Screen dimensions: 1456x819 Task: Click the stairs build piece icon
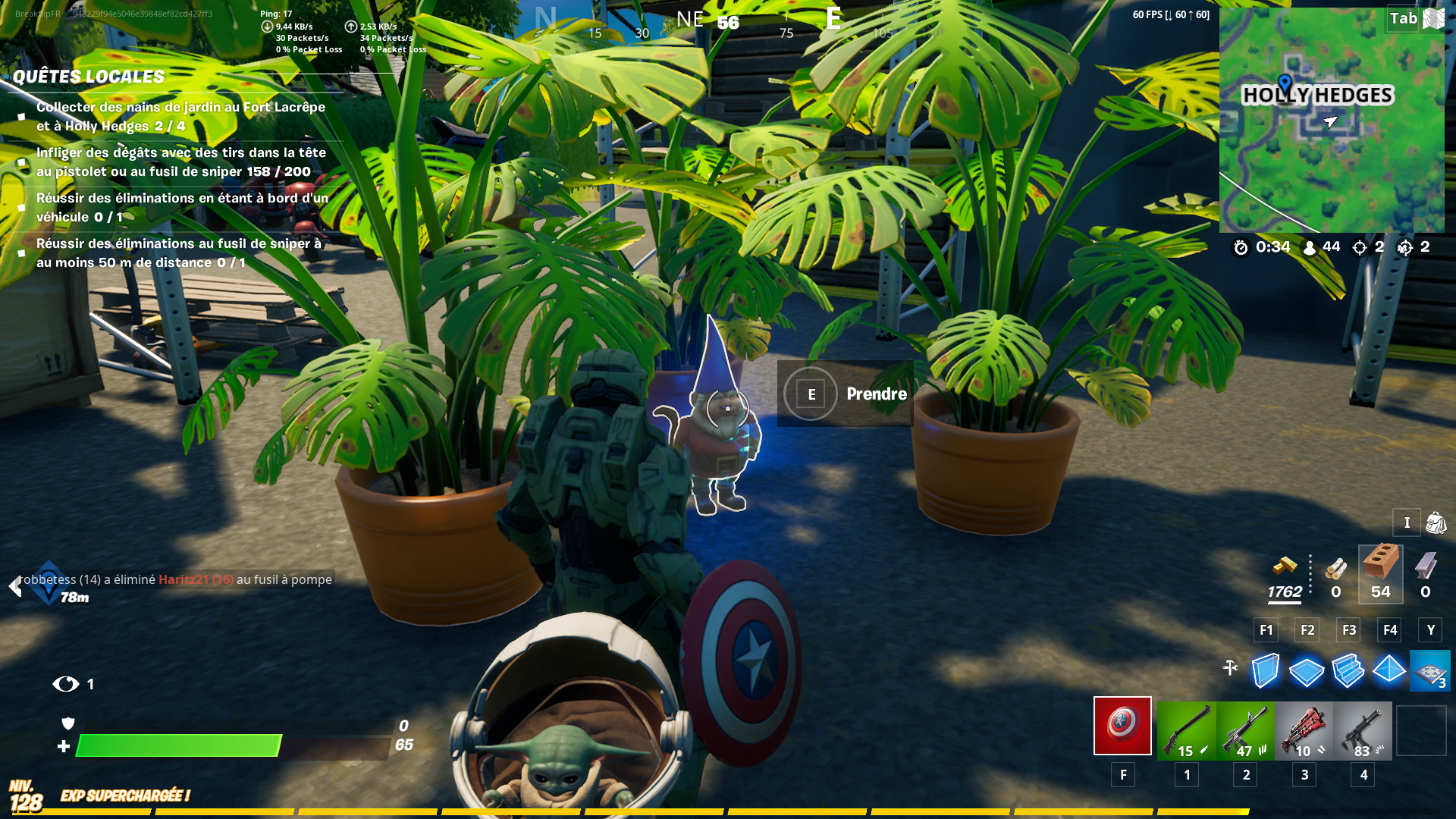tap(1347, 670)
